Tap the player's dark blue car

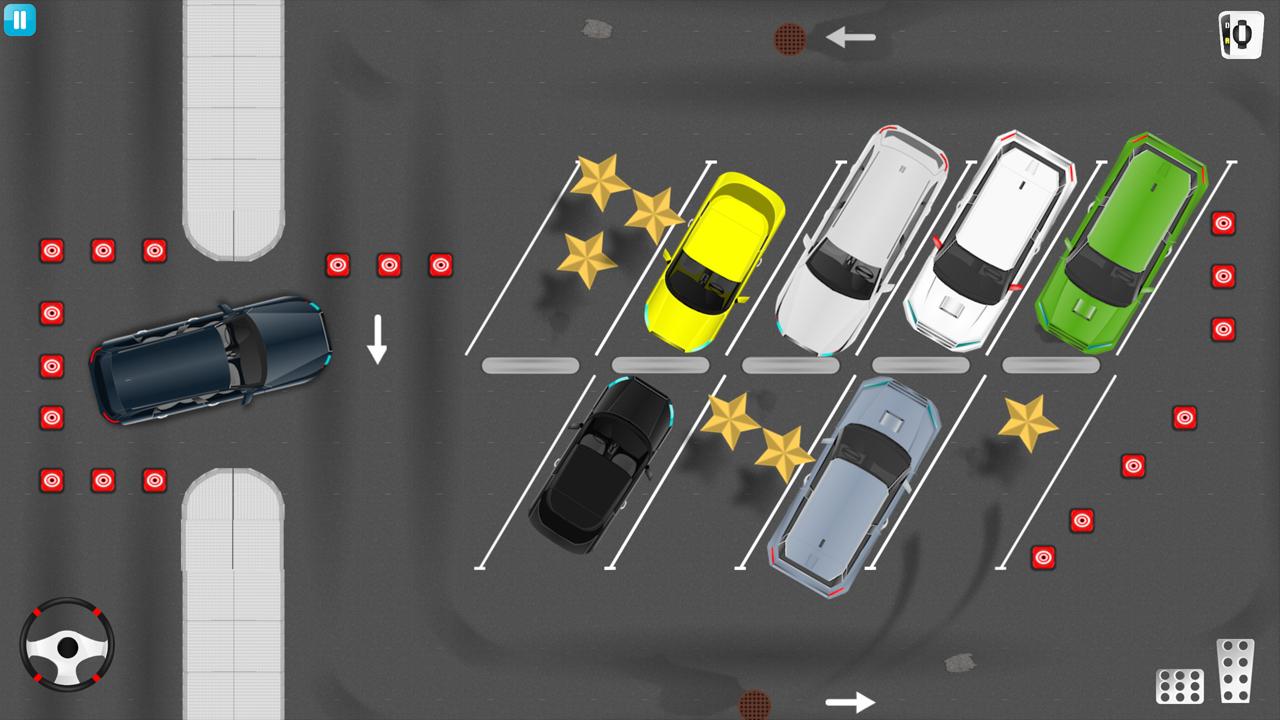213,362
